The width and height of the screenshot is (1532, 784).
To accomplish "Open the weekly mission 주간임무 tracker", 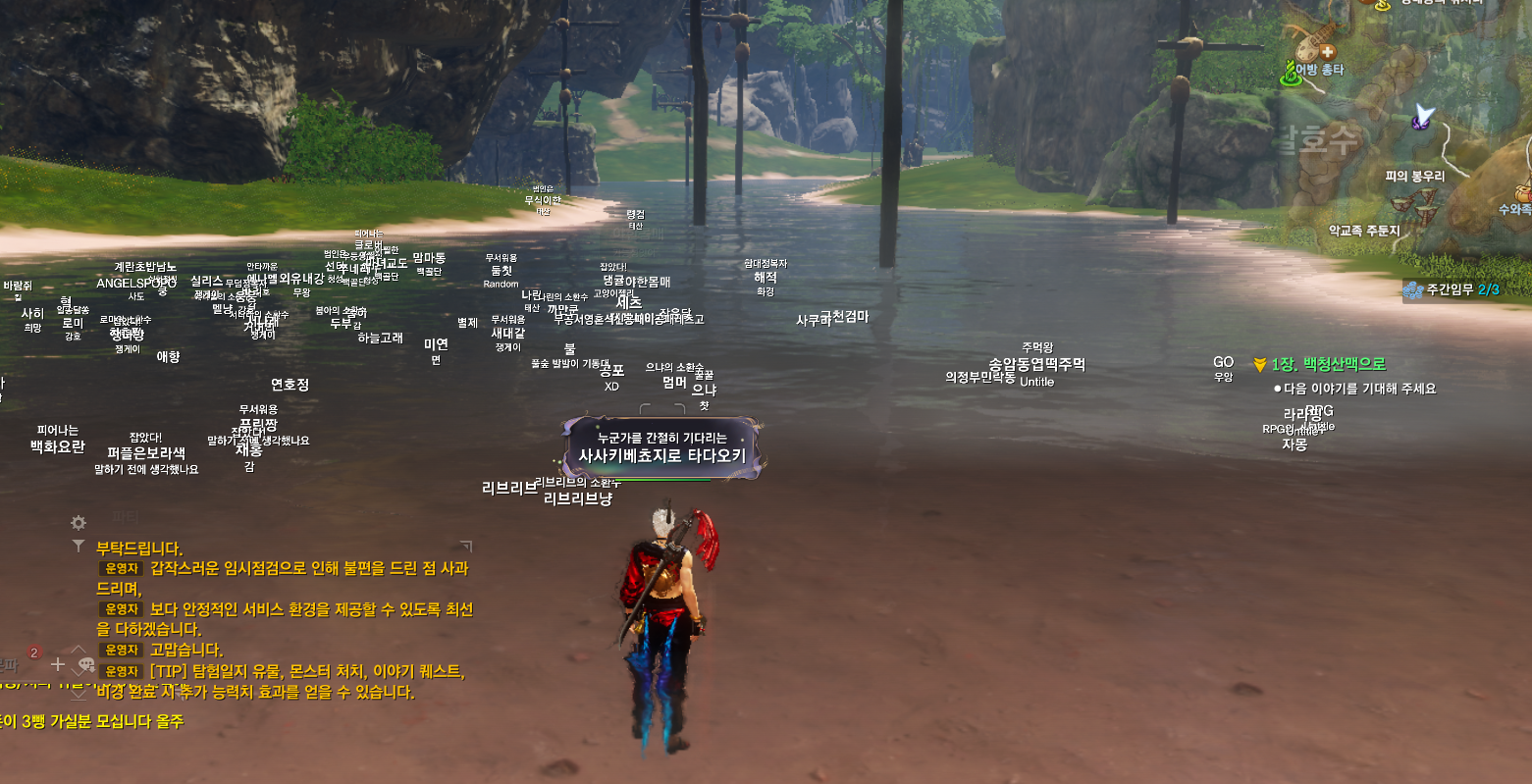I will click(x=1452, y=289).
